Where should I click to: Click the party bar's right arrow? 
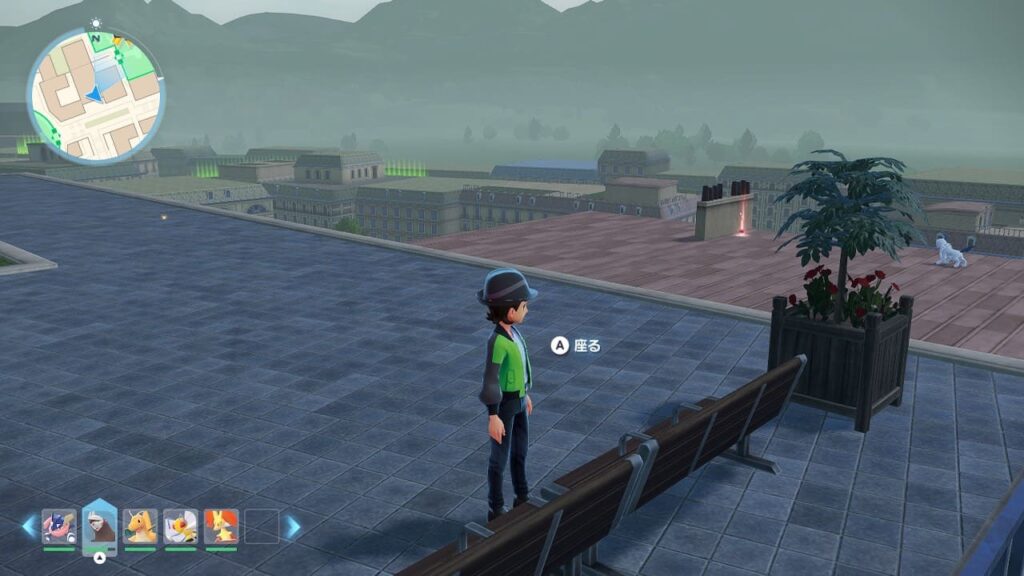point(292,526)
